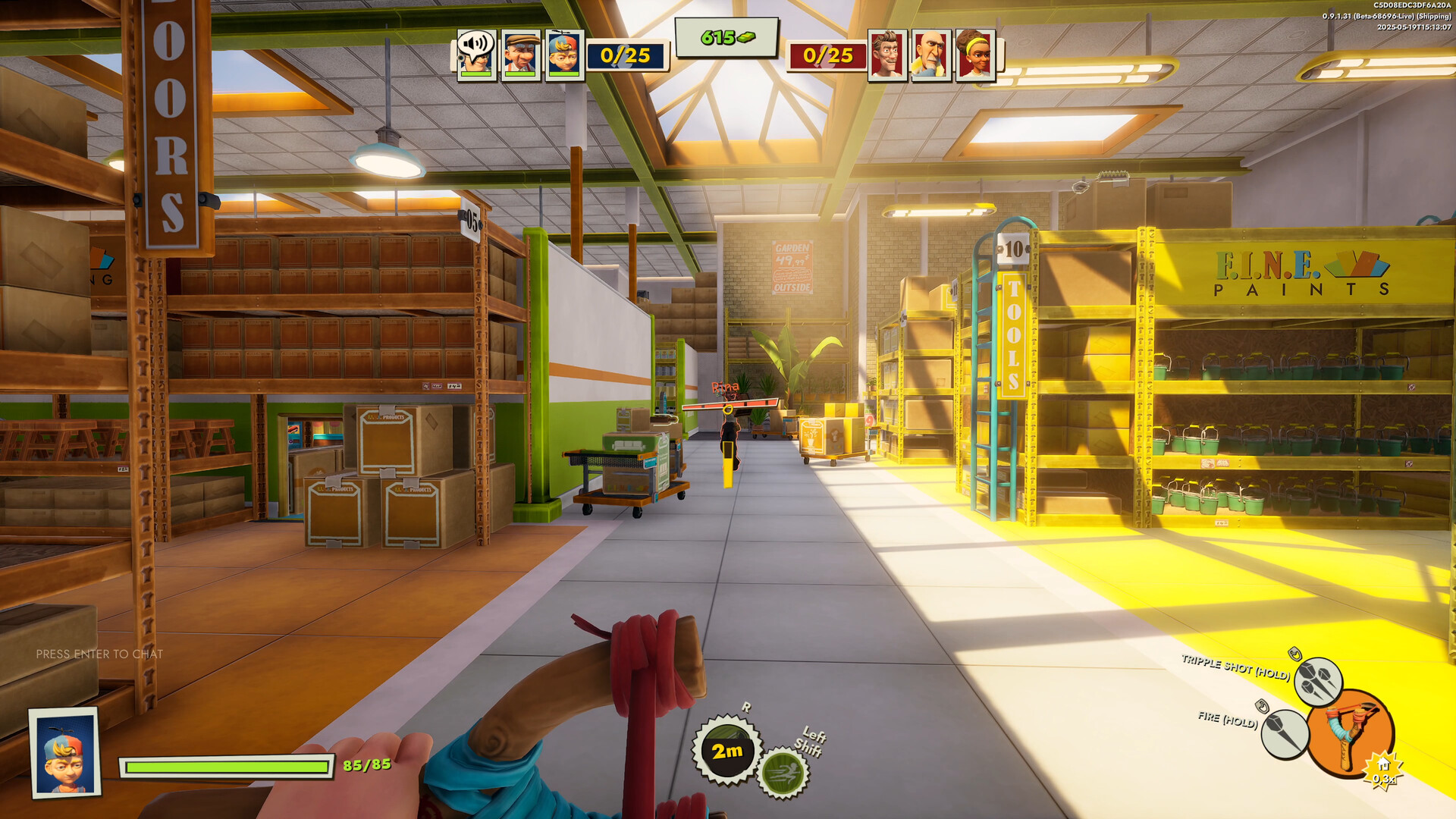Screen dimensions: 1456x819
Task: Choose the propeller-cap kid portrait in the top bar
Action: pos(563,55)
